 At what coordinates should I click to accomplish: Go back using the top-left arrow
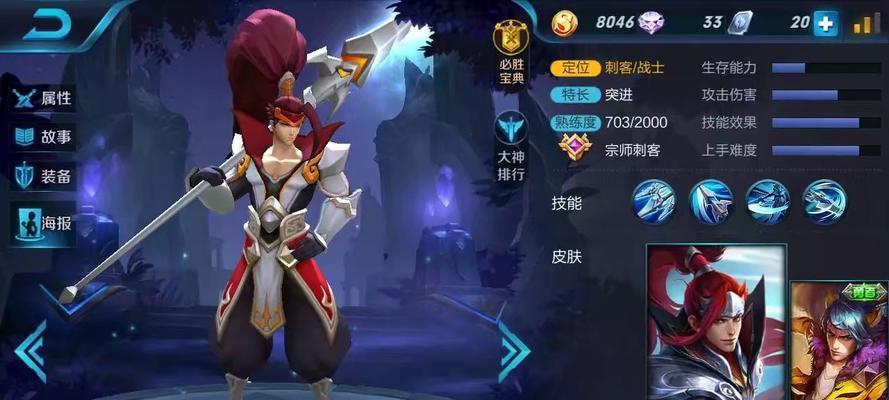click(43, 24)
